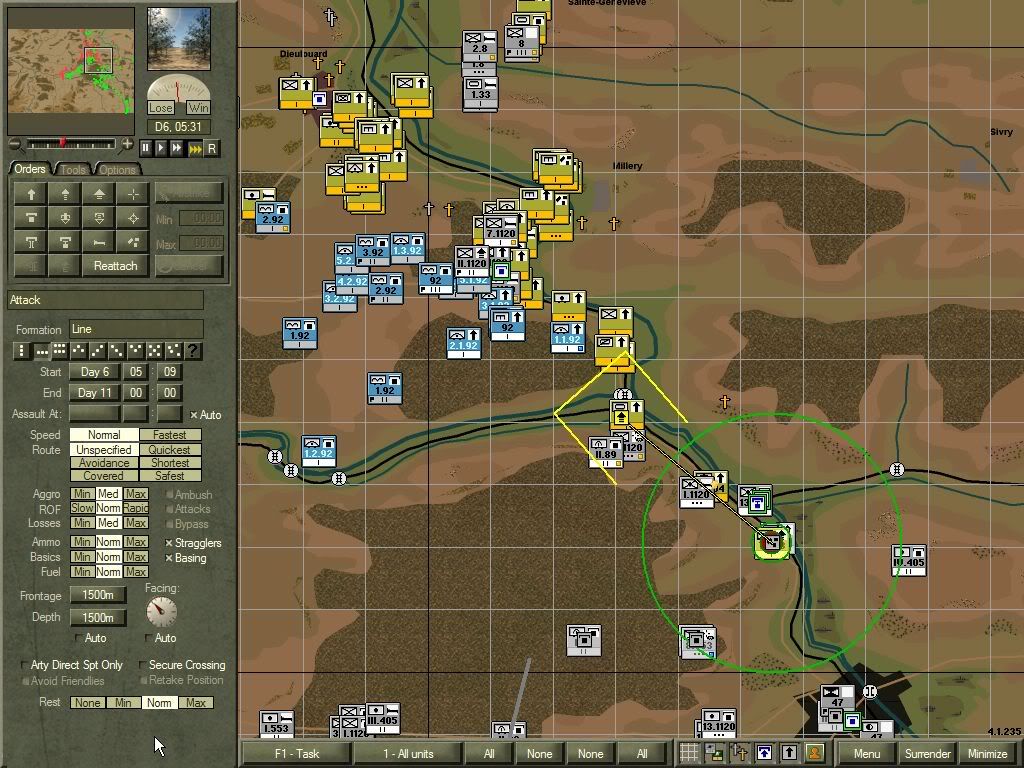
Task: Toggle the Stragglers checkbox
Action: (170, 543)
